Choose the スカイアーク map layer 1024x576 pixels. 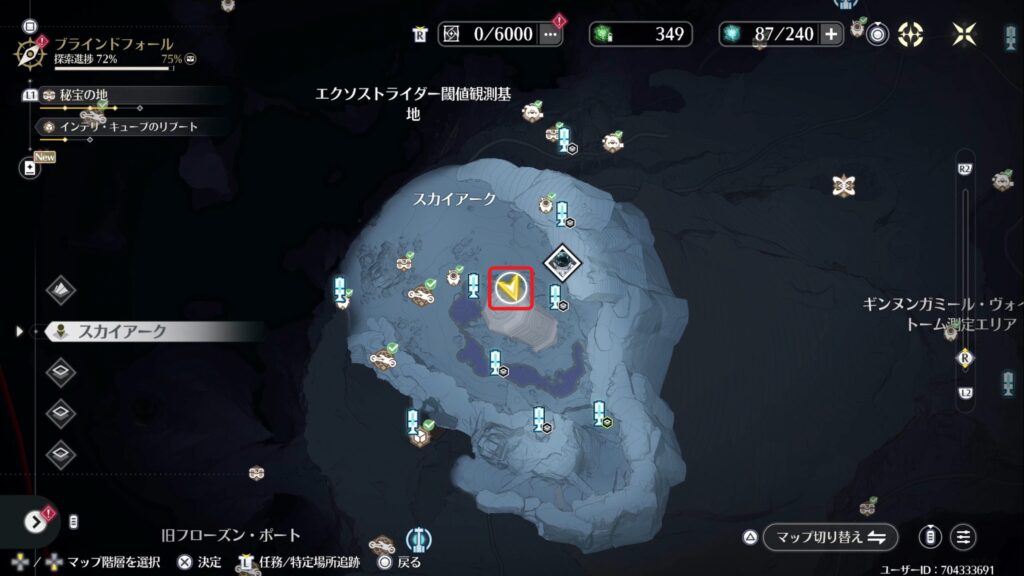[122, 331]
